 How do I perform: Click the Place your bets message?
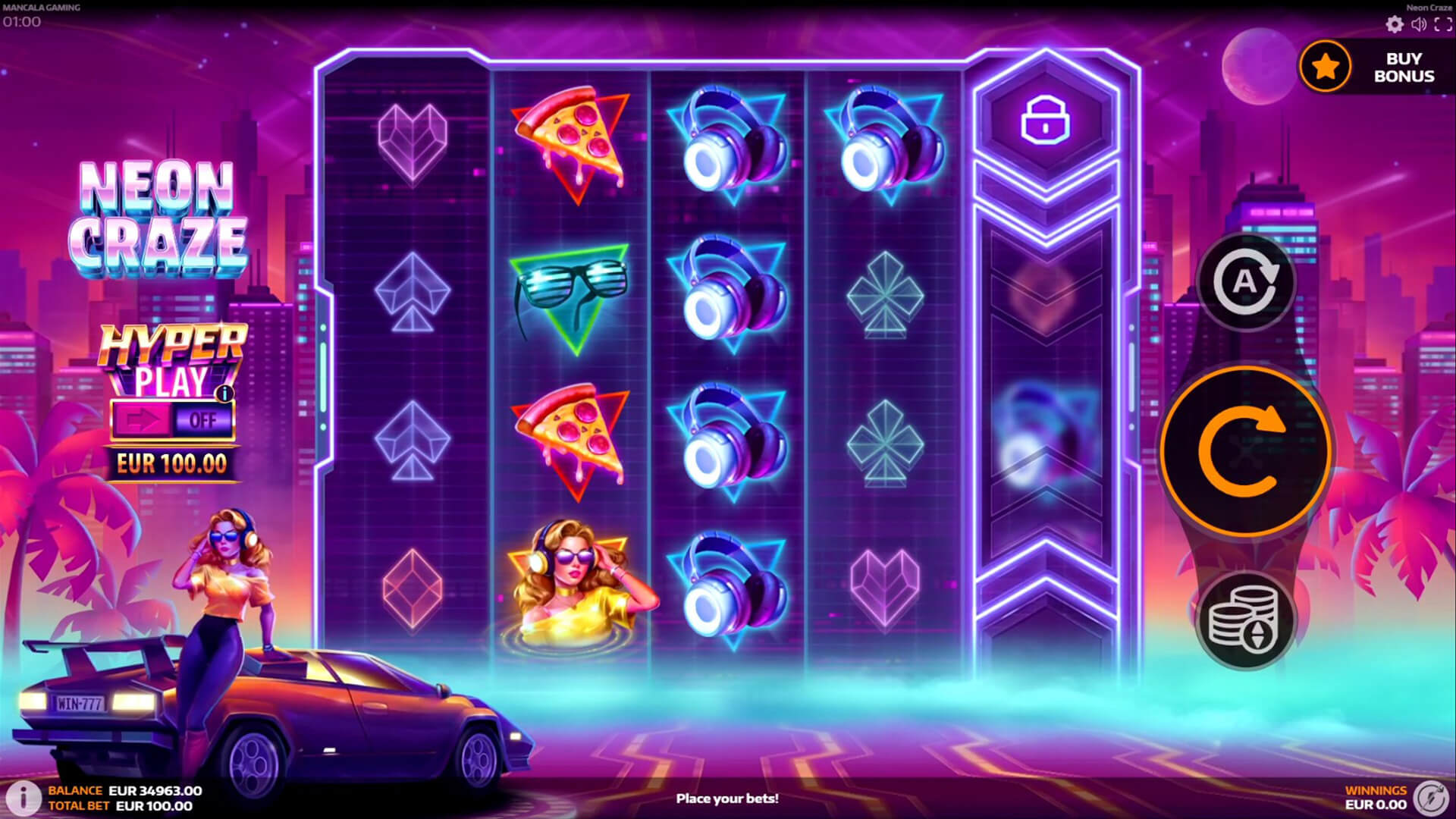[728, 798]
